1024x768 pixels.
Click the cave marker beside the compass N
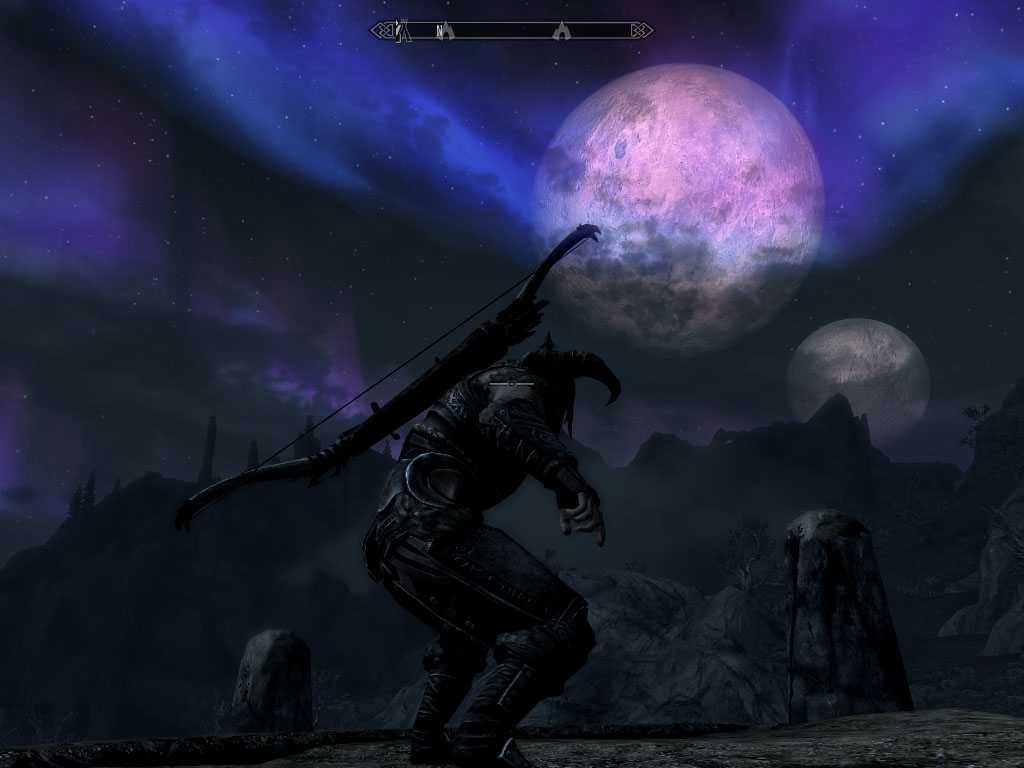449,31
